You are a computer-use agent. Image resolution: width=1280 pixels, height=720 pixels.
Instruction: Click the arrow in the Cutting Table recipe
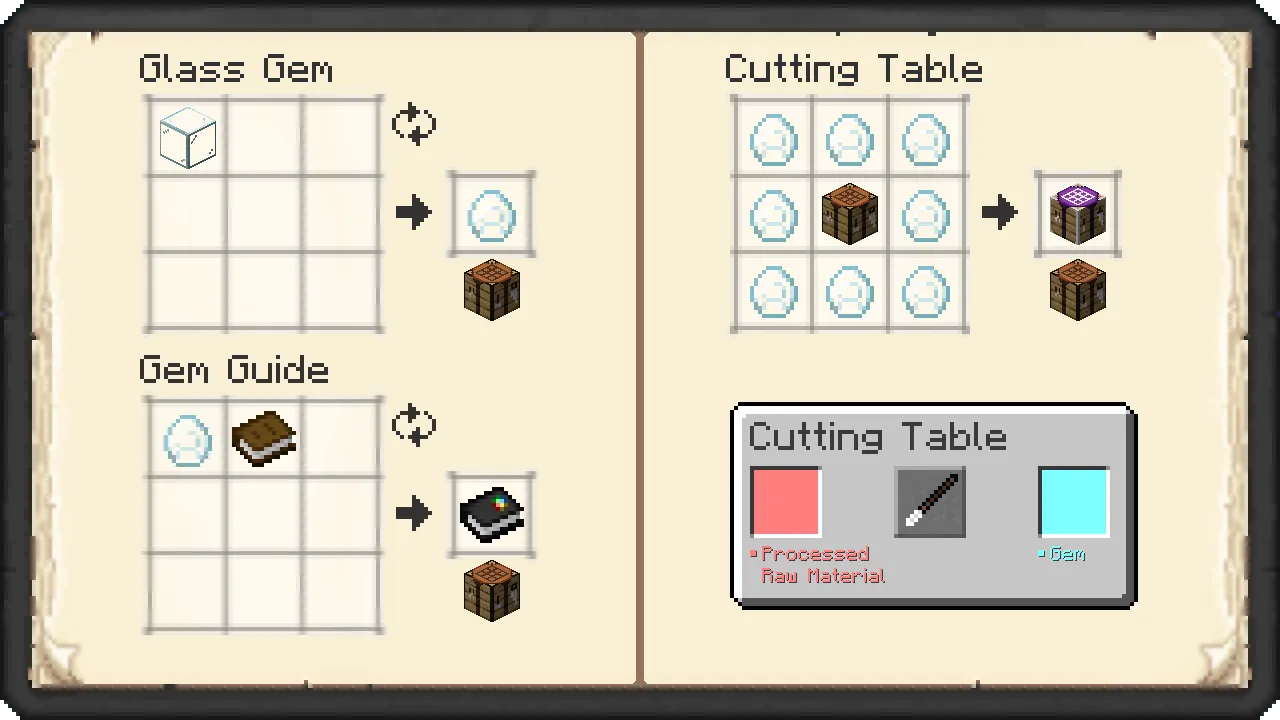pos(1000,213)
